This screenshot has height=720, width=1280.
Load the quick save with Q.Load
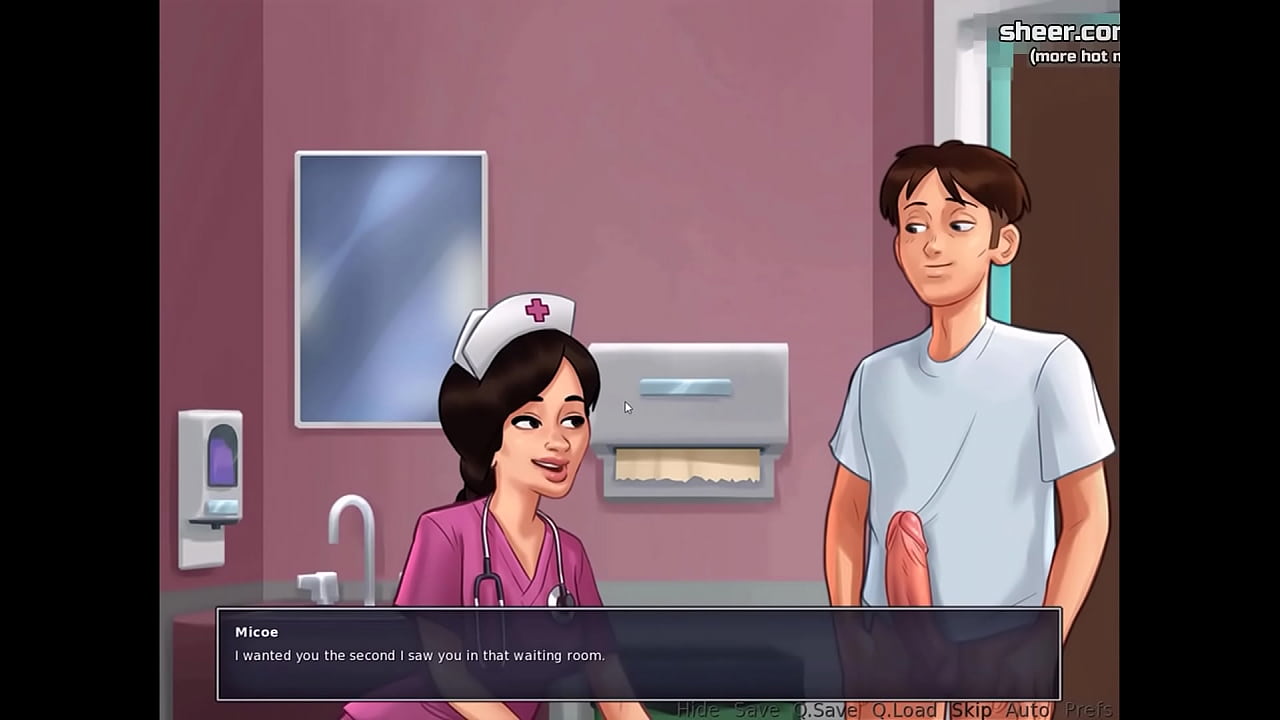pos(904,710)
